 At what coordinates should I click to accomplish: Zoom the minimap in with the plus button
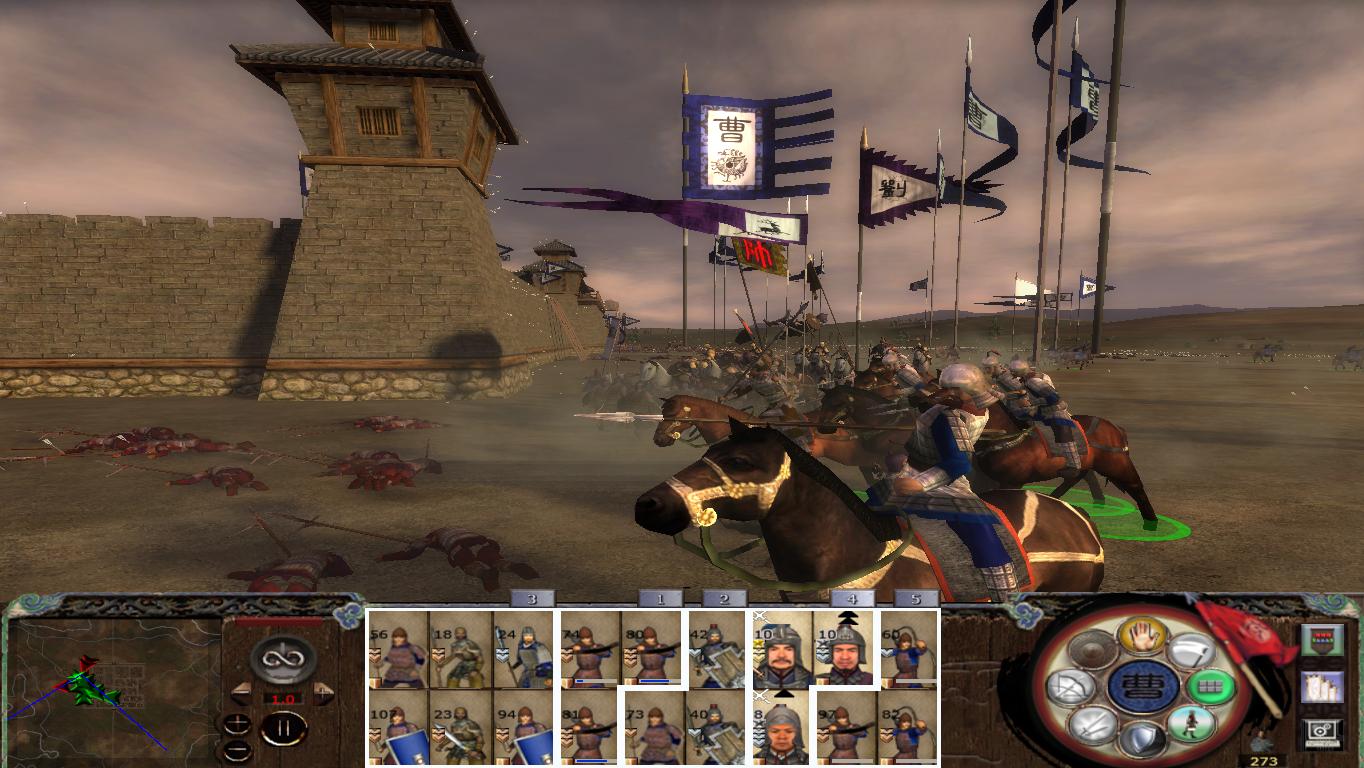(237, 722)
